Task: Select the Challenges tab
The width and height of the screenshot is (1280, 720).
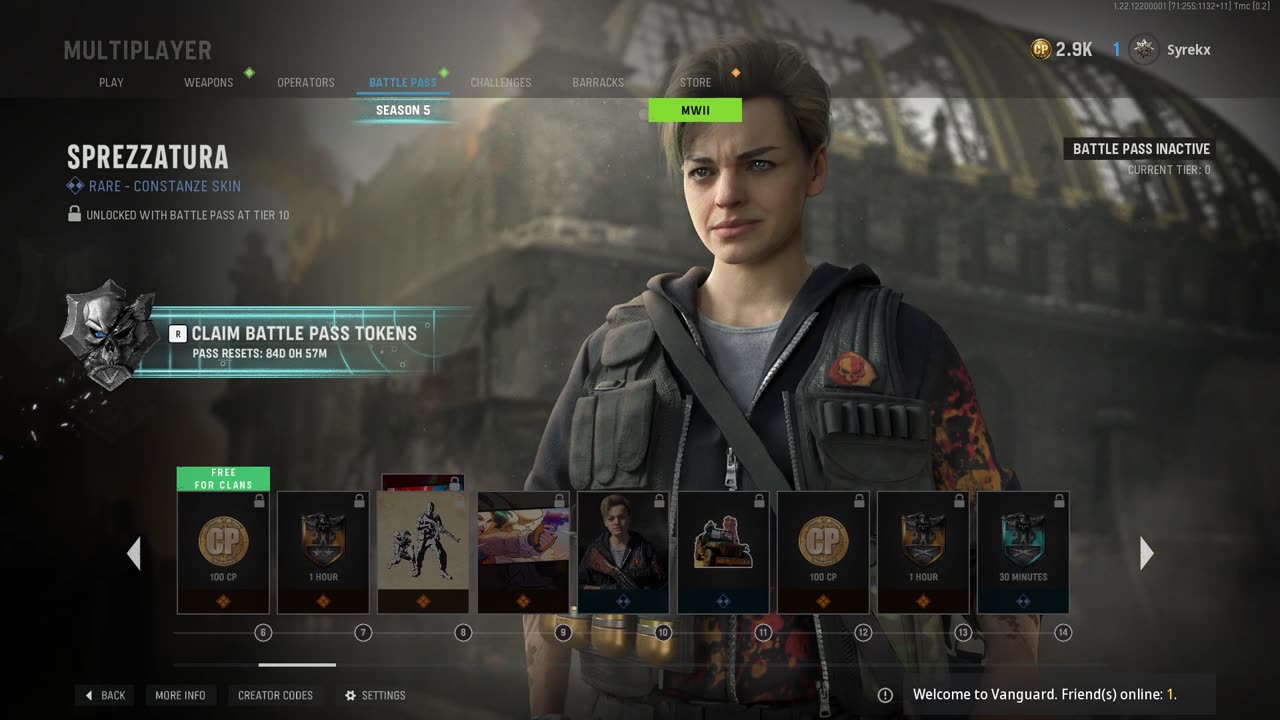Action: [500, 82]
